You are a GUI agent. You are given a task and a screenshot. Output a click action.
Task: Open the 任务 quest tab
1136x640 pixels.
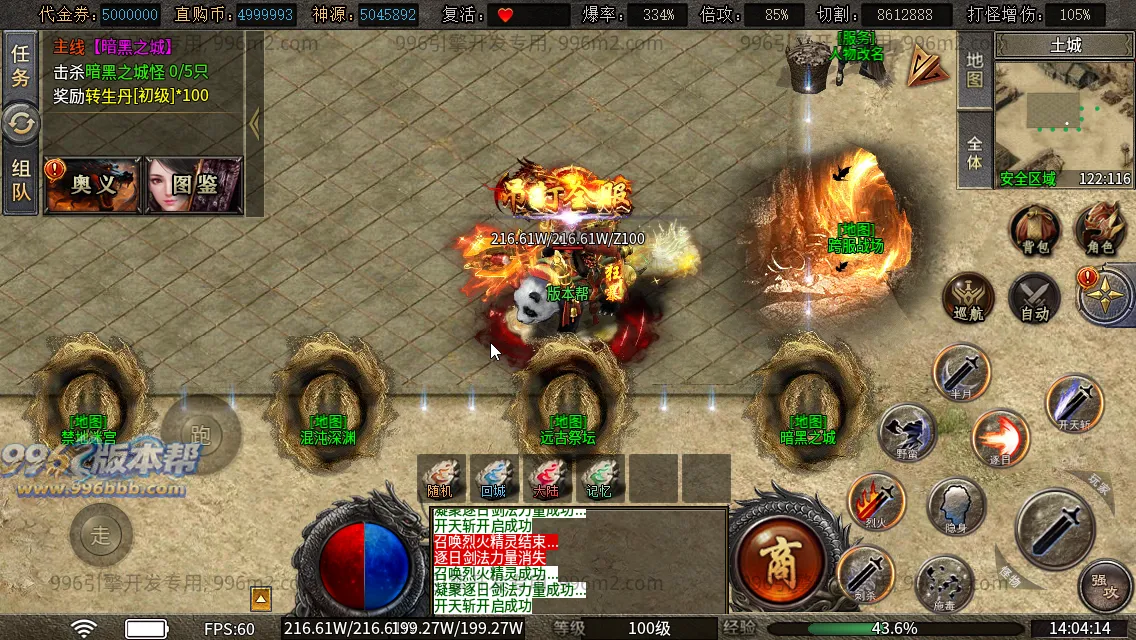coord(20,65)
